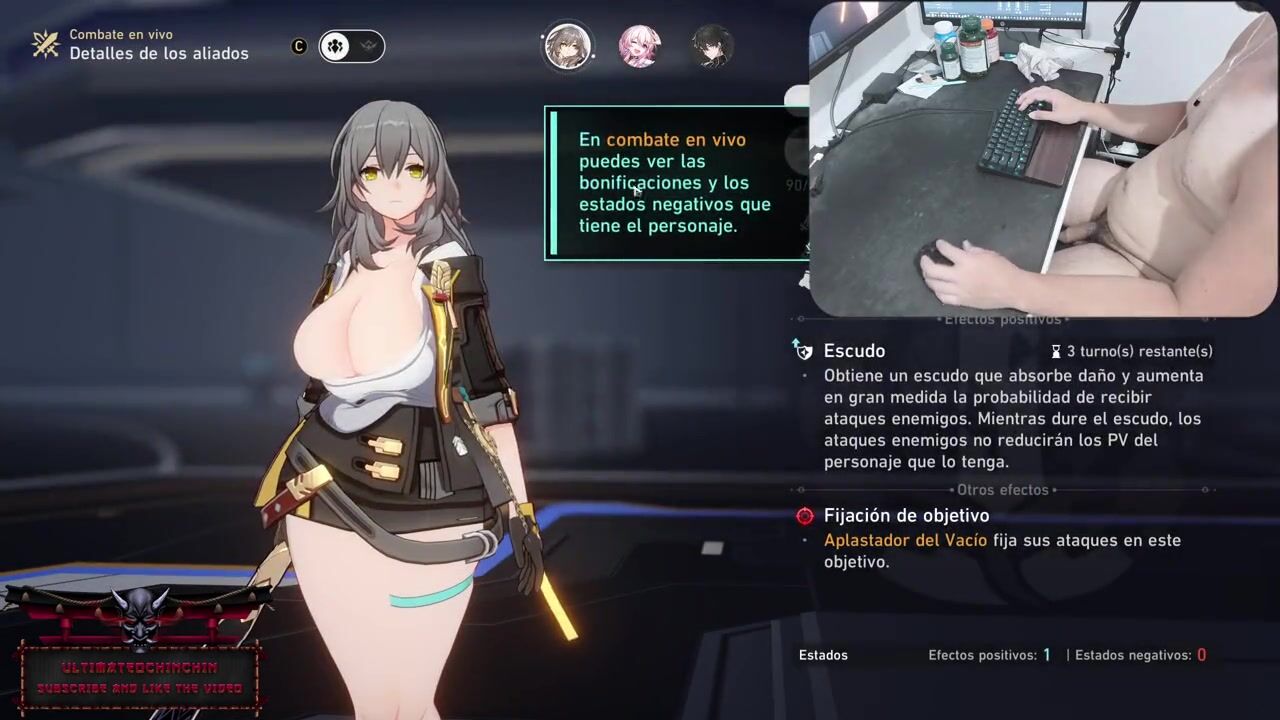Toggle the ally/enemy details switch
This screenshot has height=720, width=1280.
pyautogui.click(x=351, y=46)
